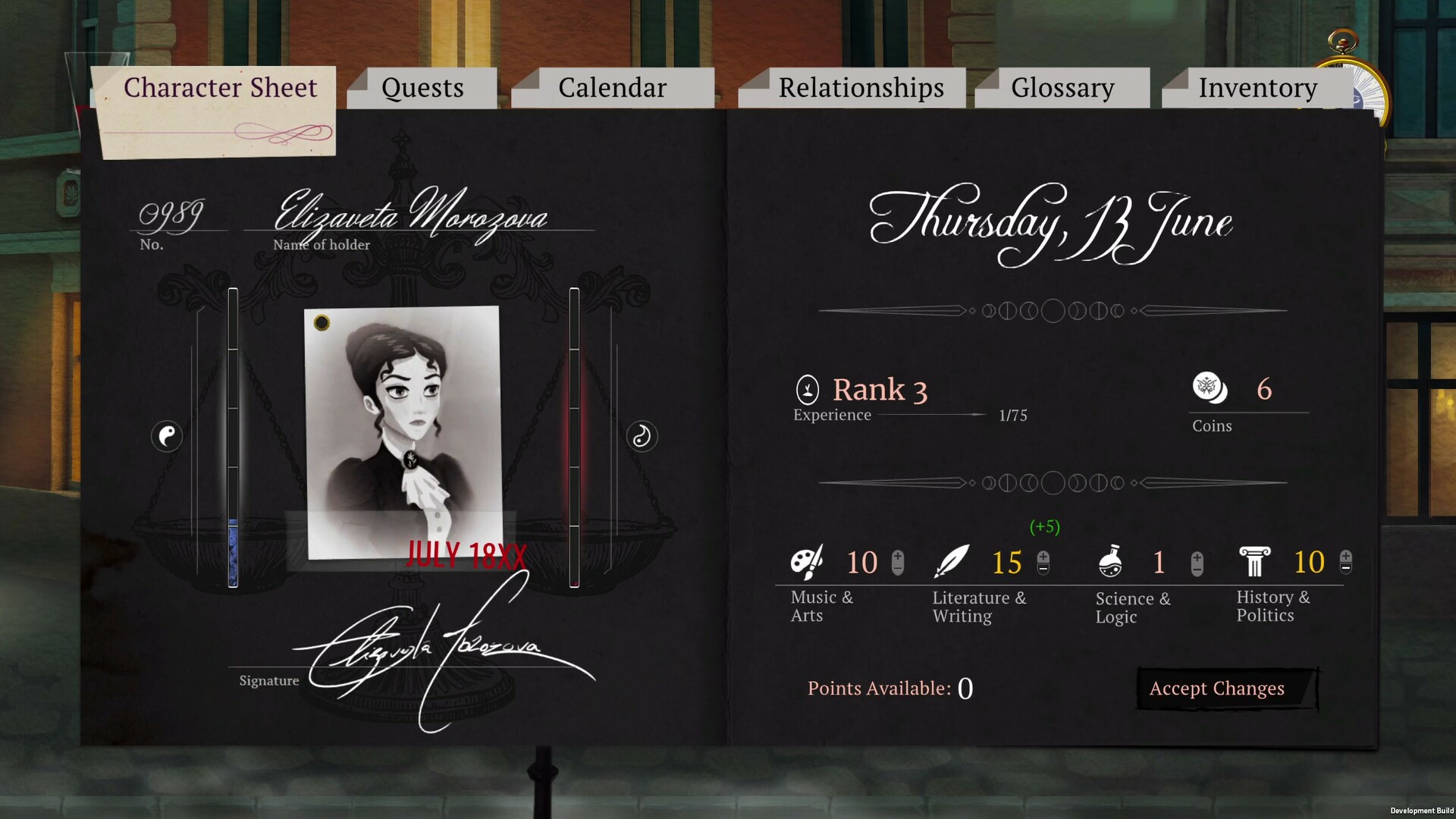
Task: Select the History & Politics column icon
Action: (1254, 562)
